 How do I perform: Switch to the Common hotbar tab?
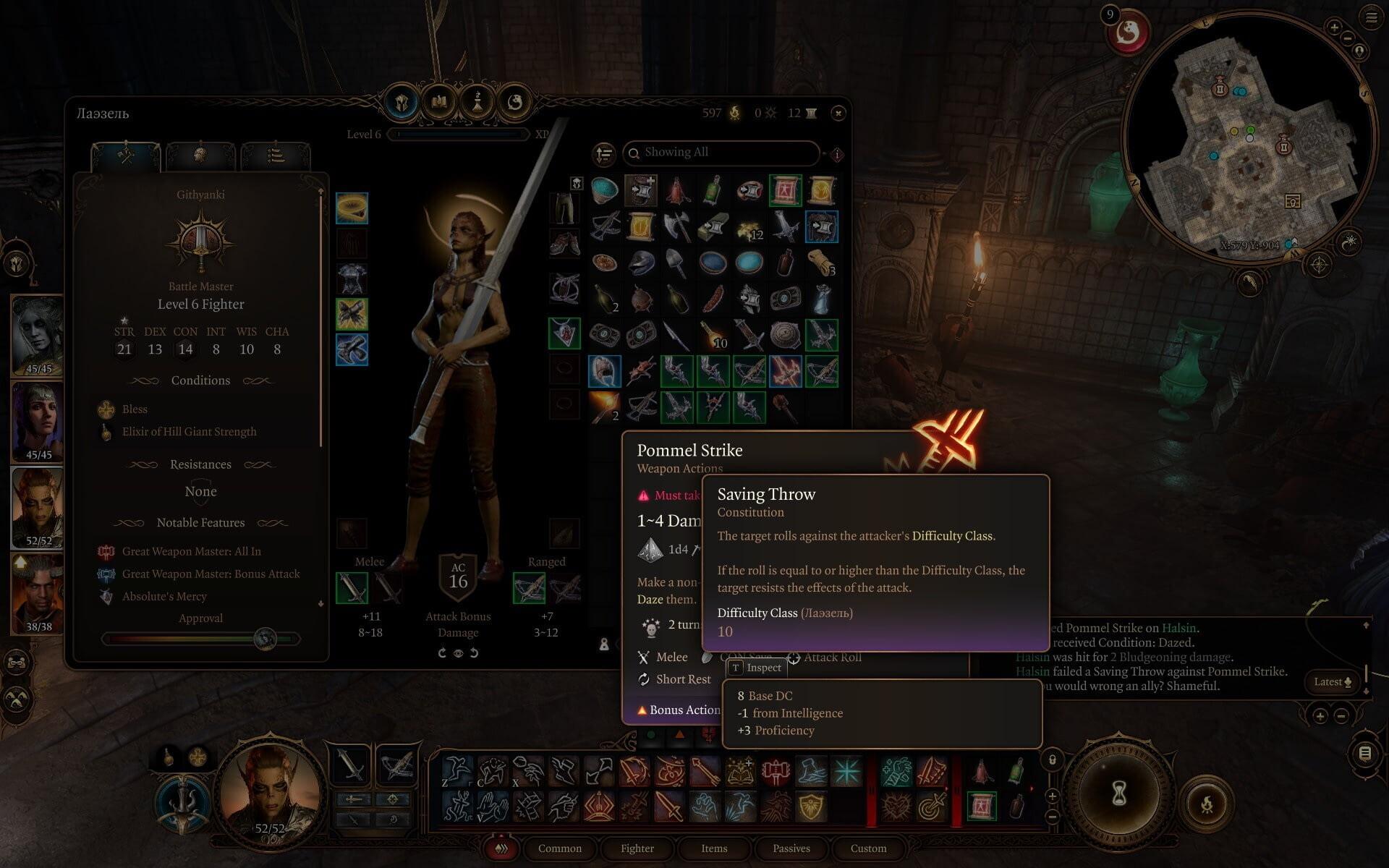click(x=559, y=848)
